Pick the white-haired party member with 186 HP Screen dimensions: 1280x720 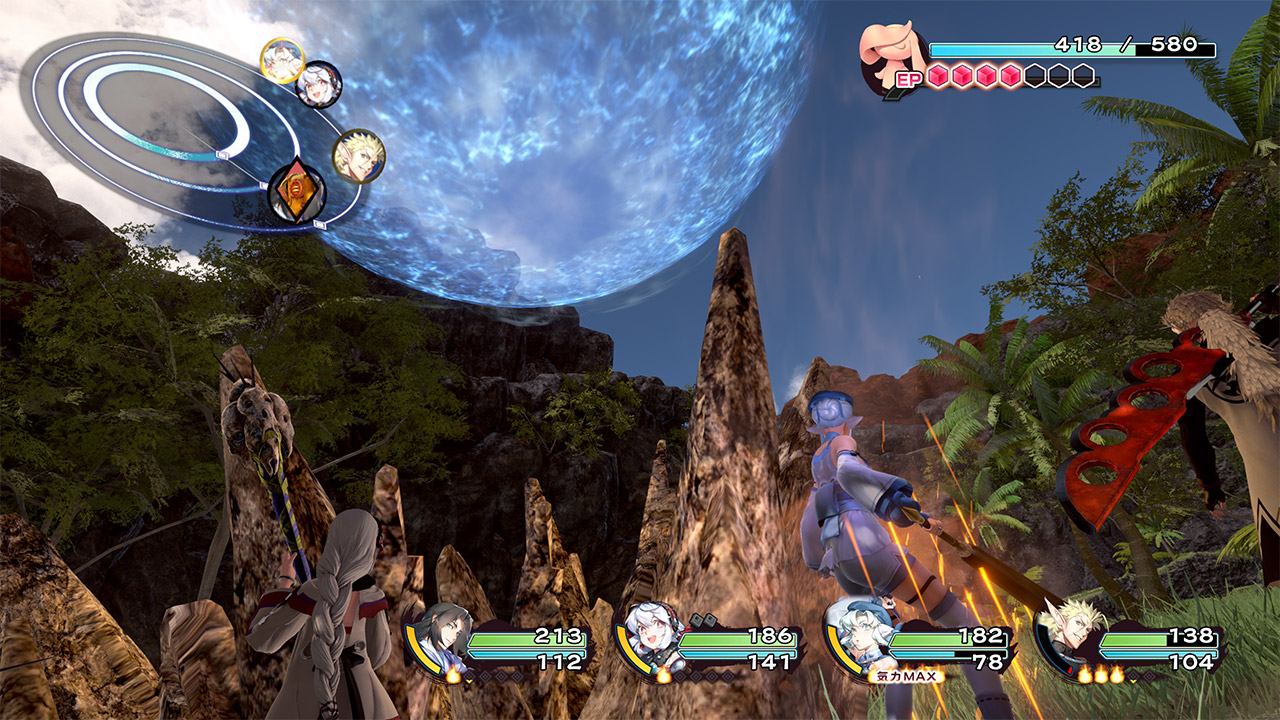pyautogui.click(x=648, y=636)
